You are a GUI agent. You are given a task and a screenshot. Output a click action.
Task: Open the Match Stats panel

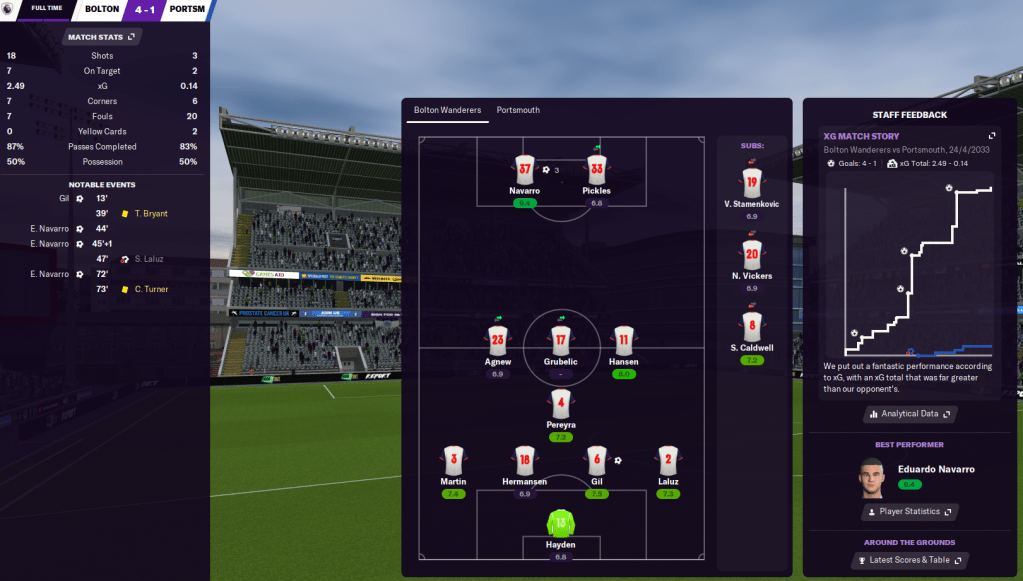click(103, 37)
